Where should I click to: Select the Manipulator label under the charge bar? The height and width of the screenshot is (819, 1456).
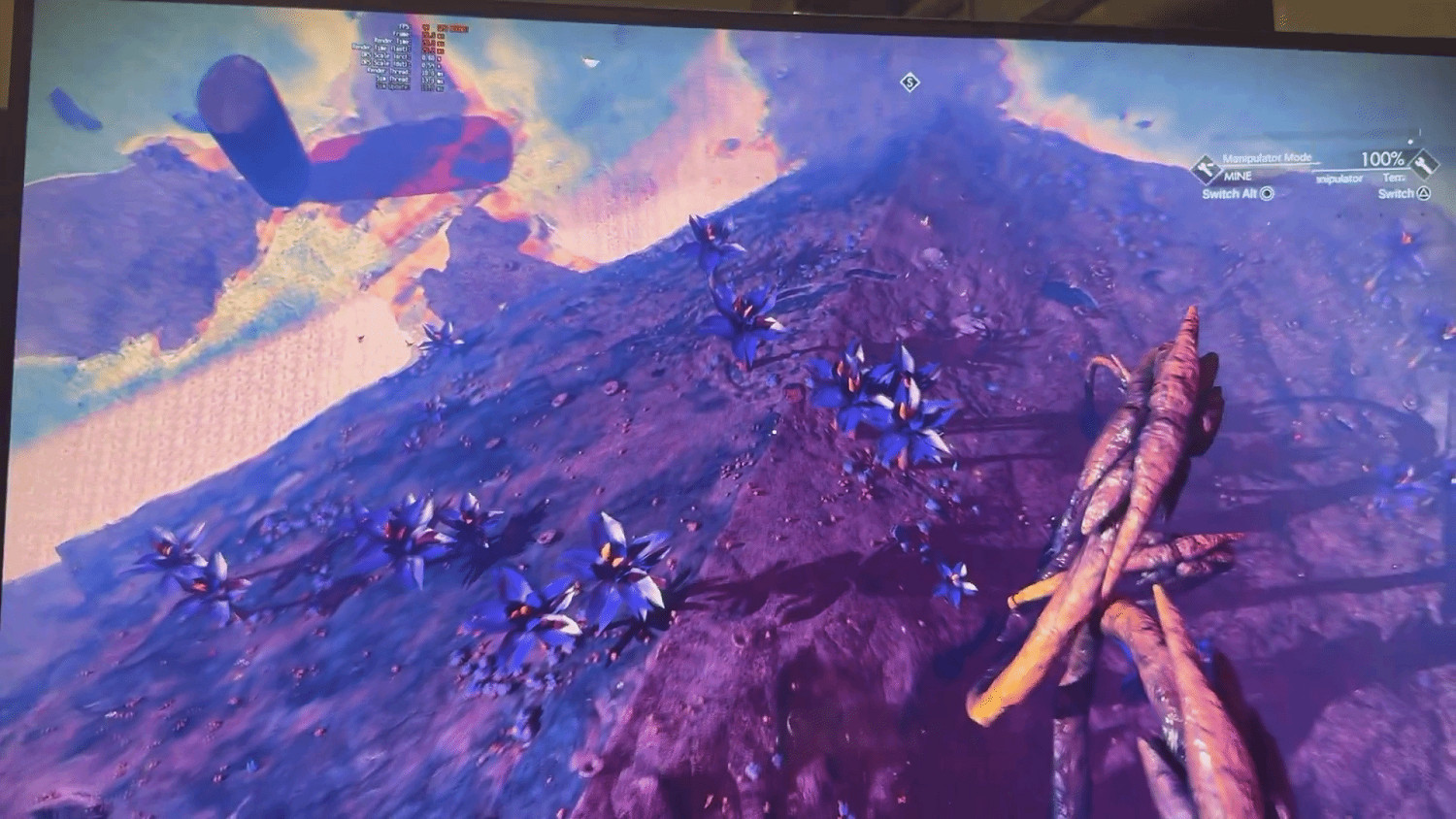1340,180
